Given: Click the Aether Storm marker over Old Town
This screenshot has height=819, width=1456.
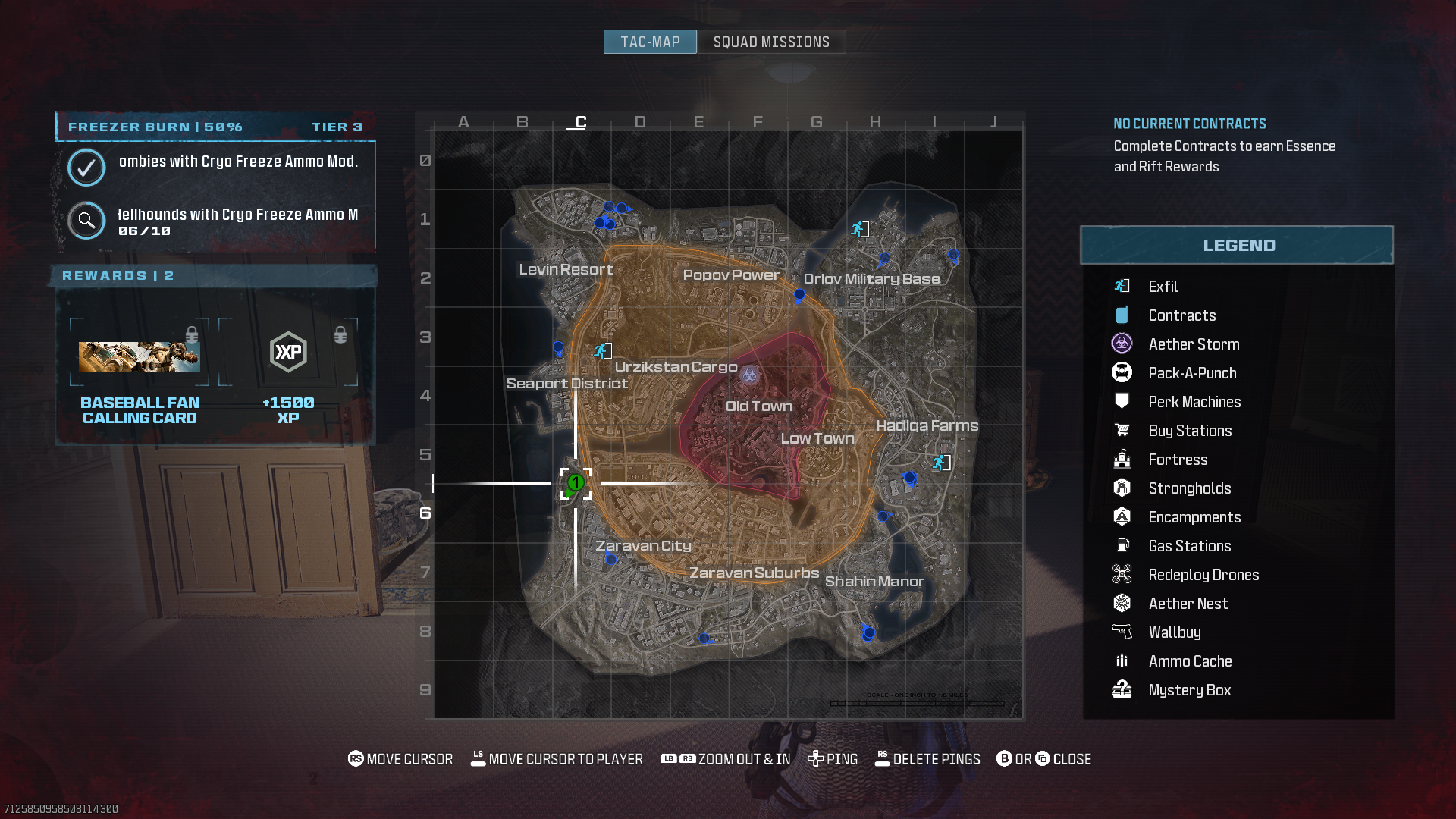Looking at the screenshot, I should pyautogui.click(x=748, y=376).
